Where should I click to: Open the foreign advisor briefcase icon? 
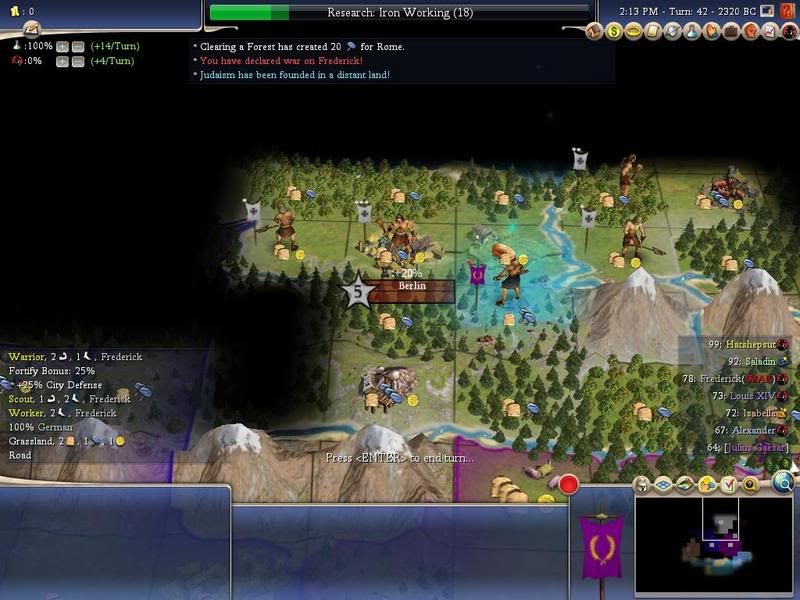tap(730, 32)
